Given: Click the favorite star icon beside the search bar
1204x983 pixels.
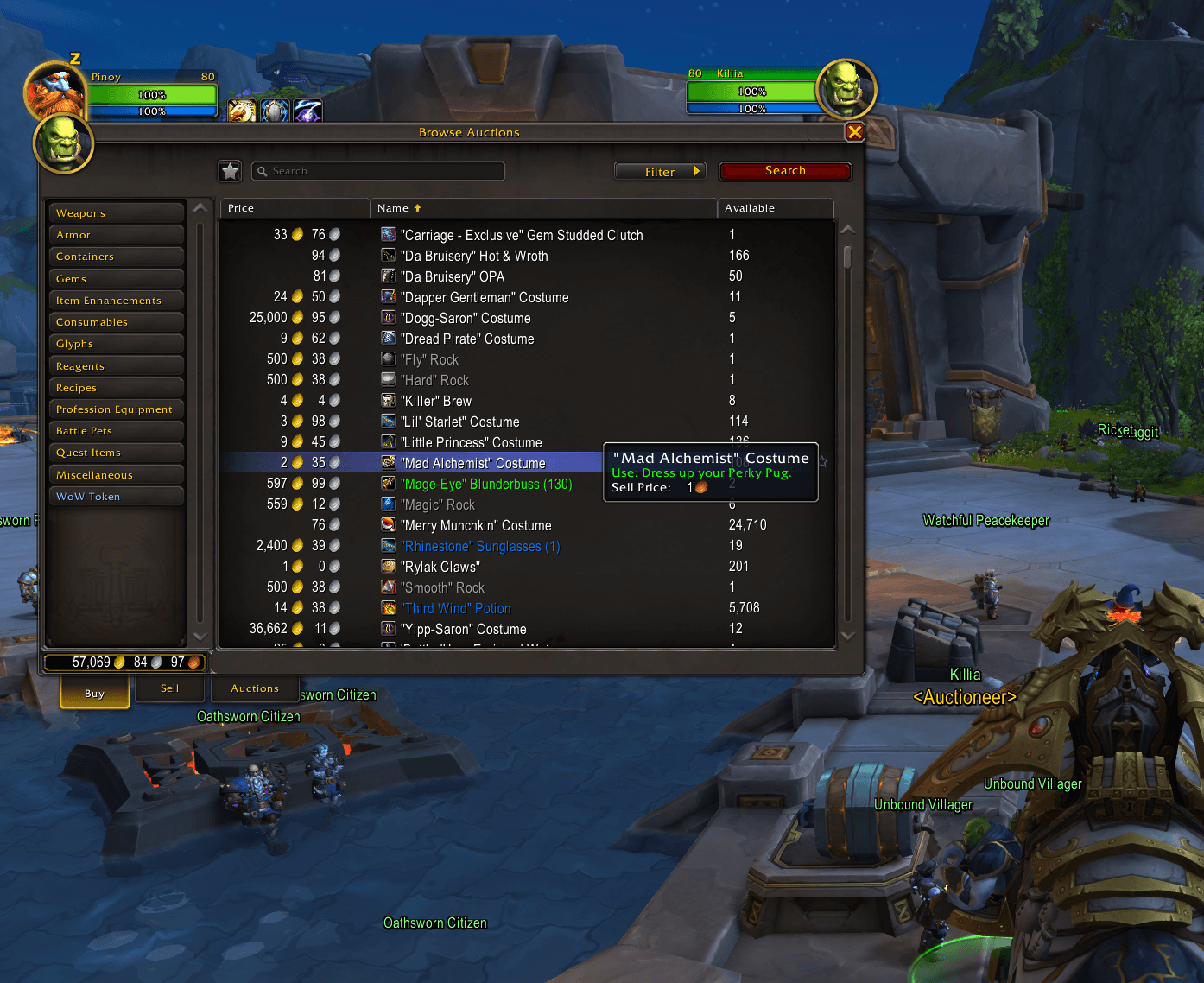Looking at the screenshot, I should (x=230, y=171).
